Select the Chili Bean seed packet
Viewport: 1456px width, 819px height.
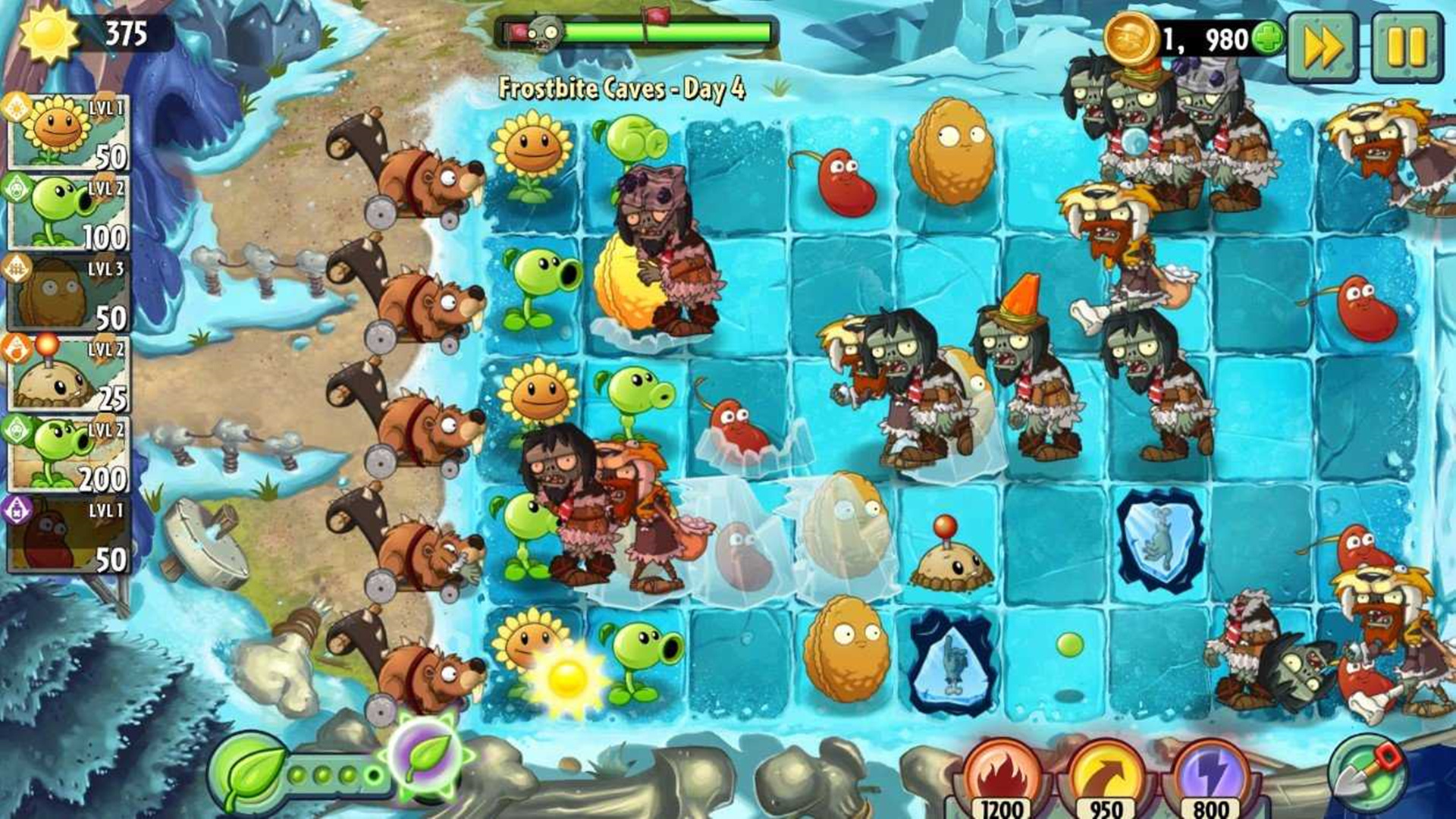(68, 535)
